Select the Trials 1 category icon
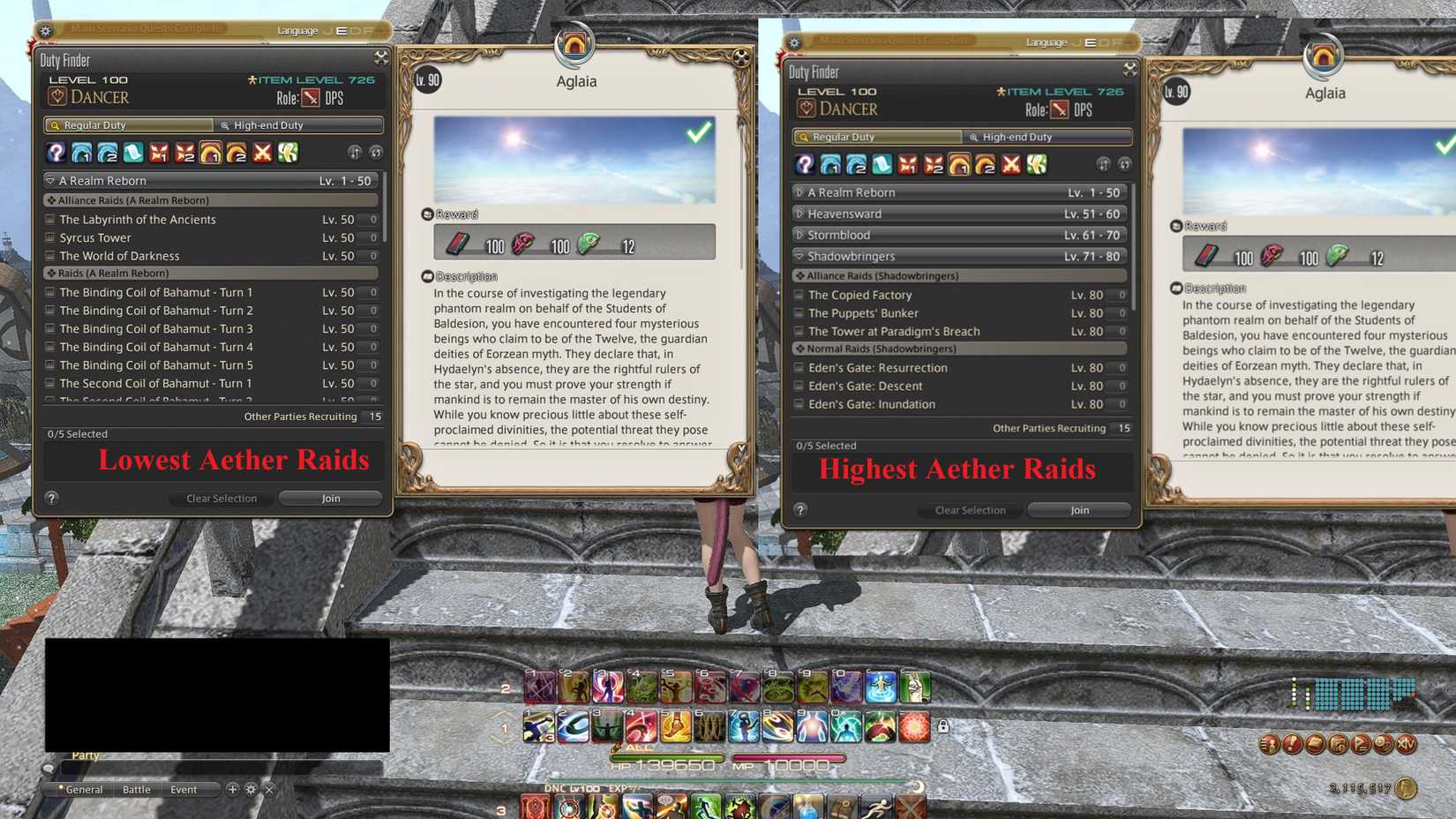 [158, 152]
